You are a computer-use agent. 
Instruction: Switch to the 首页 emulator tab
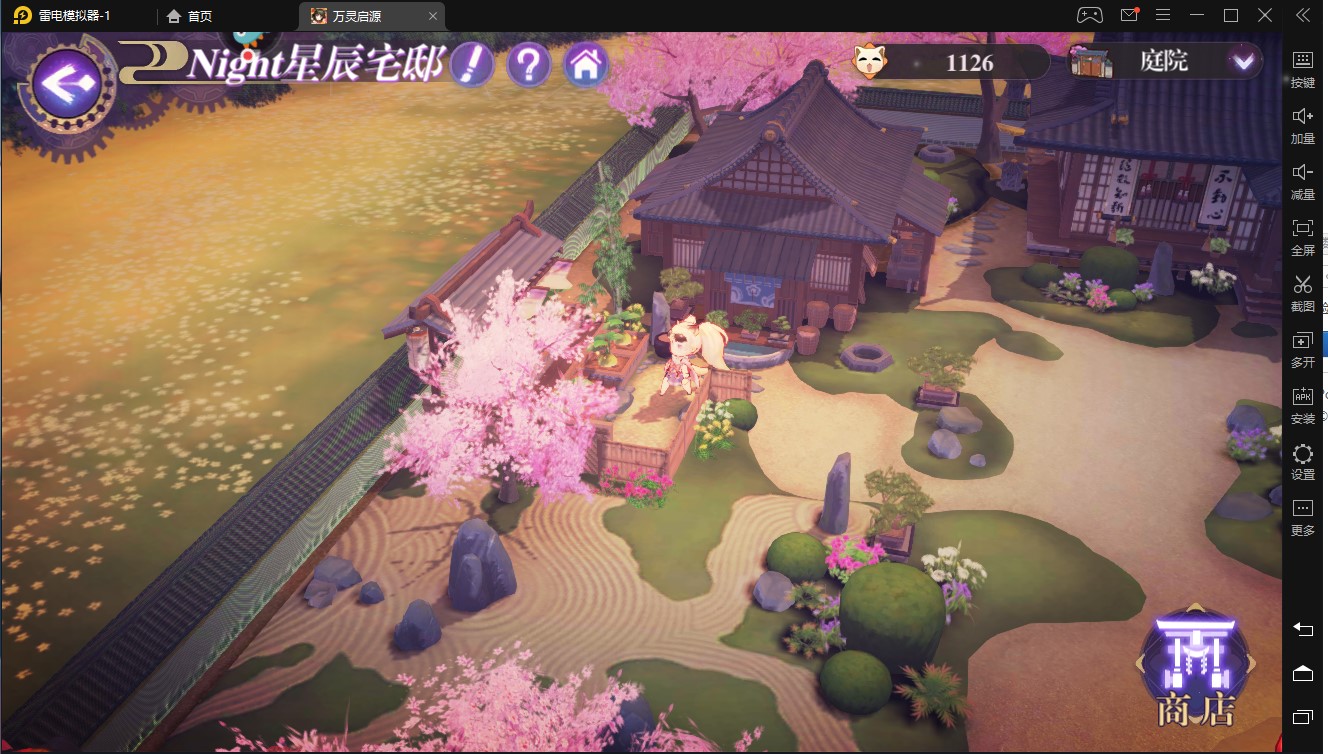pos(190,16)
